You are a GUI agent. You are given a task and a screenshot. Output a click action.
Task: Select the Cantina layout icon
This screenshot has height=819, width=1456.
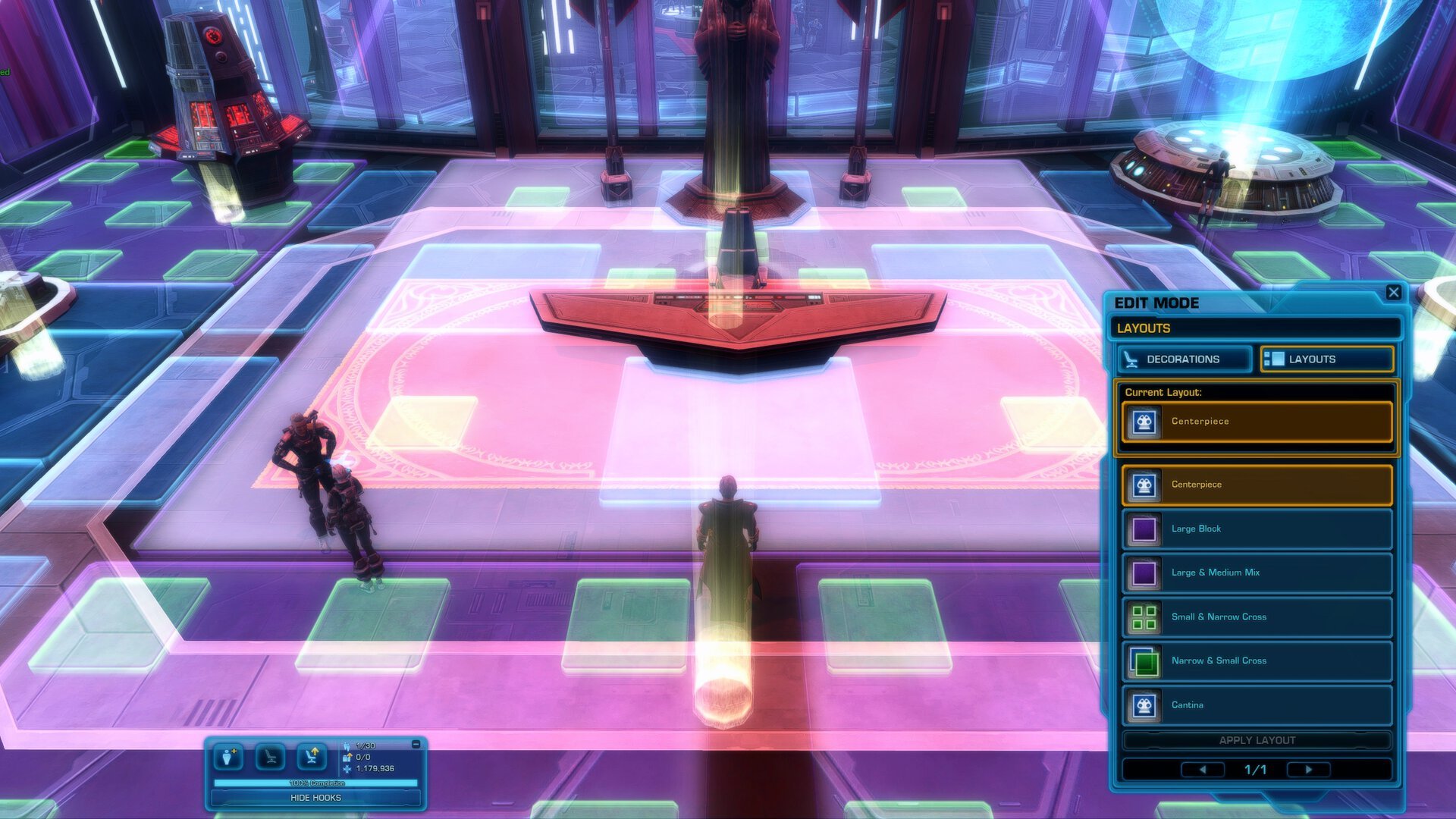click(x=1142, y=704)
